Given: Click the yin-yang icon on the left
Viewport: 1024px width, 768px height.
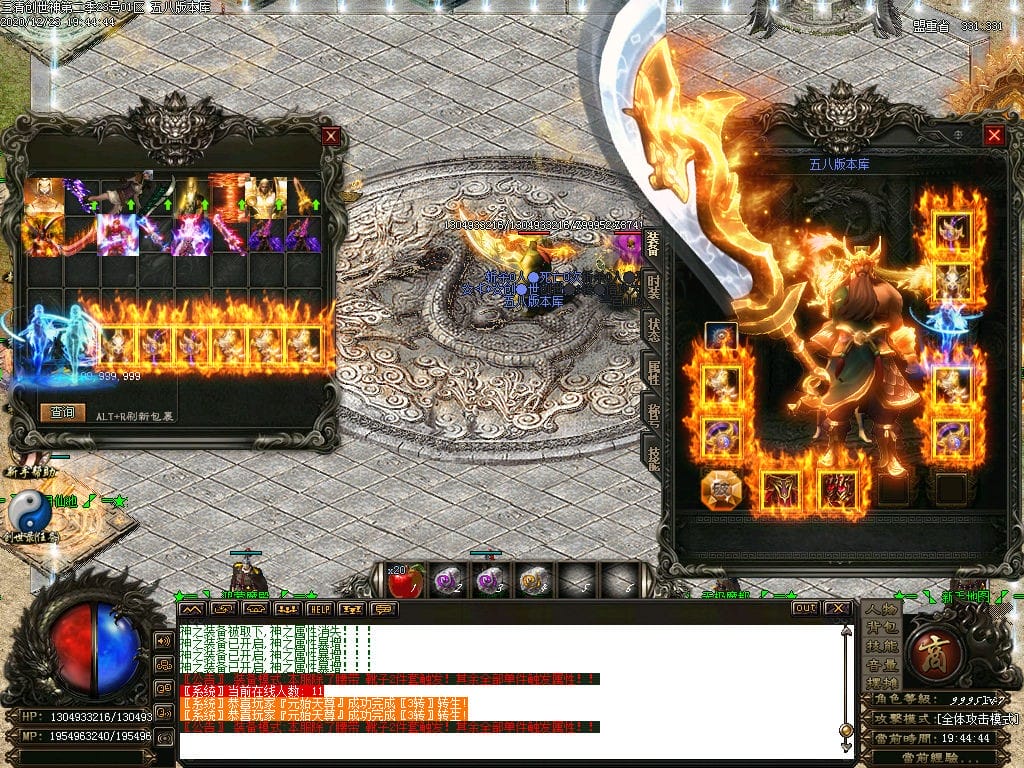Looking at the screenshot, I should (x=29, y=511).
